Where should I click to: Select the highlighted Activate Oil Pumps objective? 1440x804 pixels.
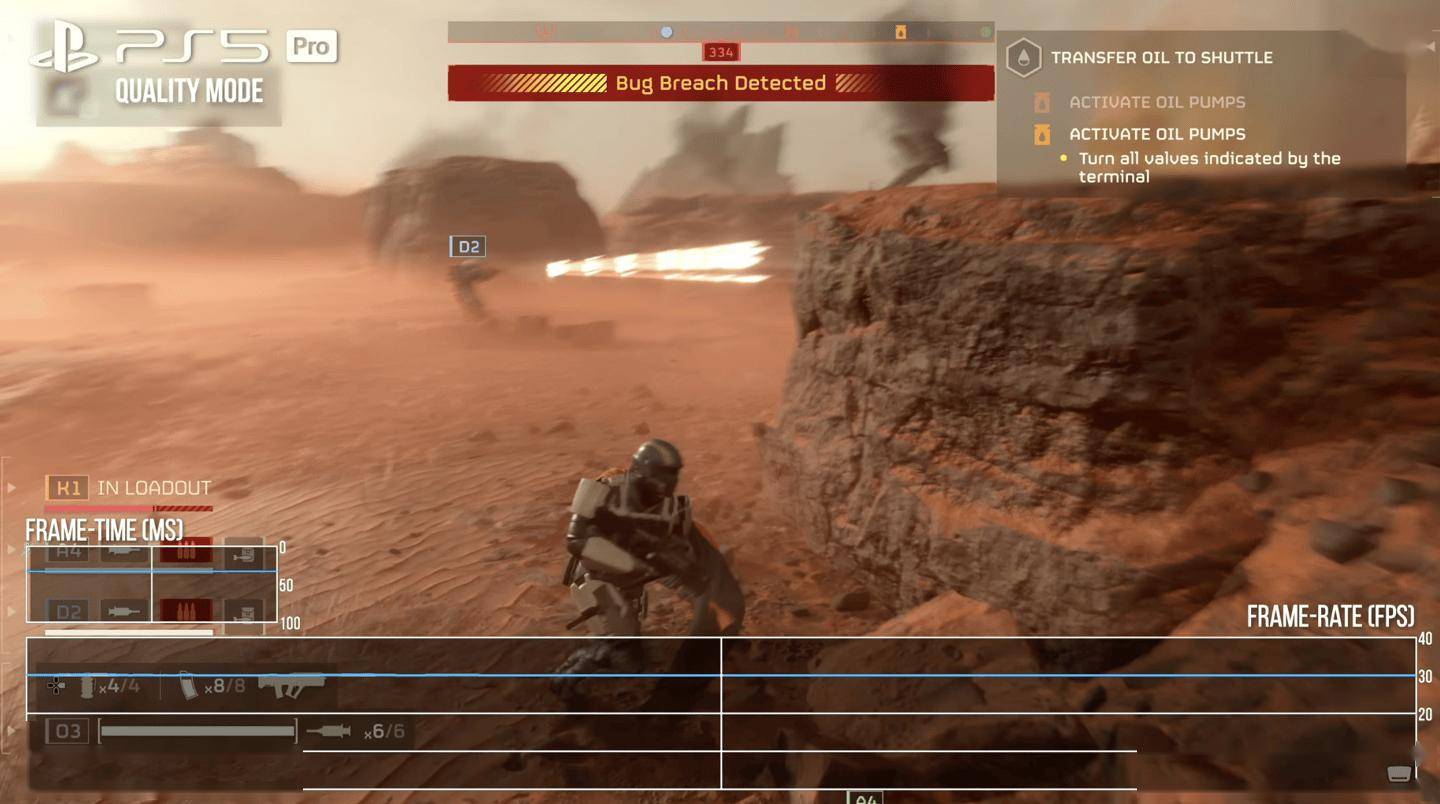[1159, 134]
